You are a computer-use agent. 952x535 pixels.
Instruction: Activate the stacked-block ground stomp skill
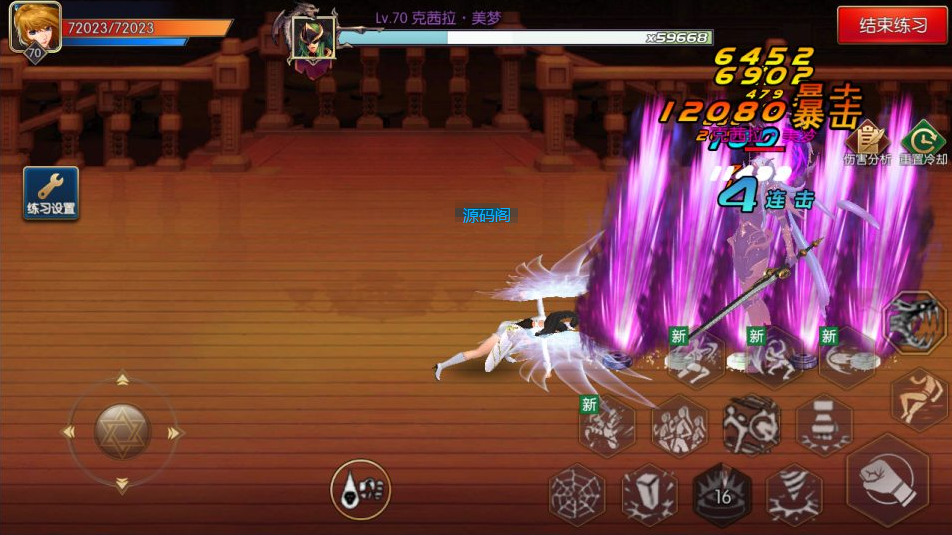coord(824,425)
